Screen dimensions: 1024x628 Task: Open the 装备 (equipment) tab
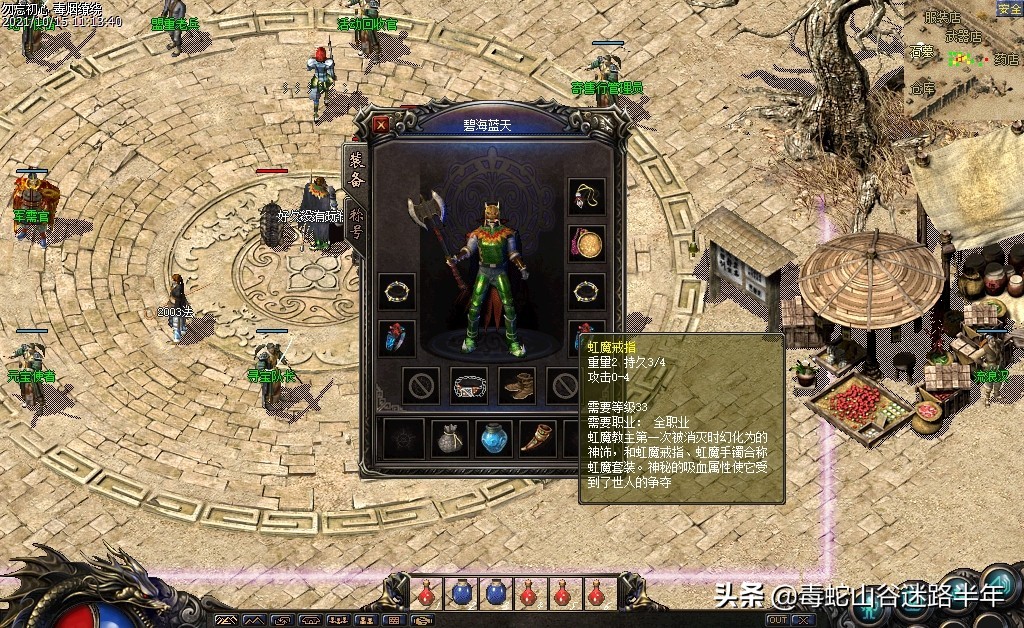pos(355,167)
